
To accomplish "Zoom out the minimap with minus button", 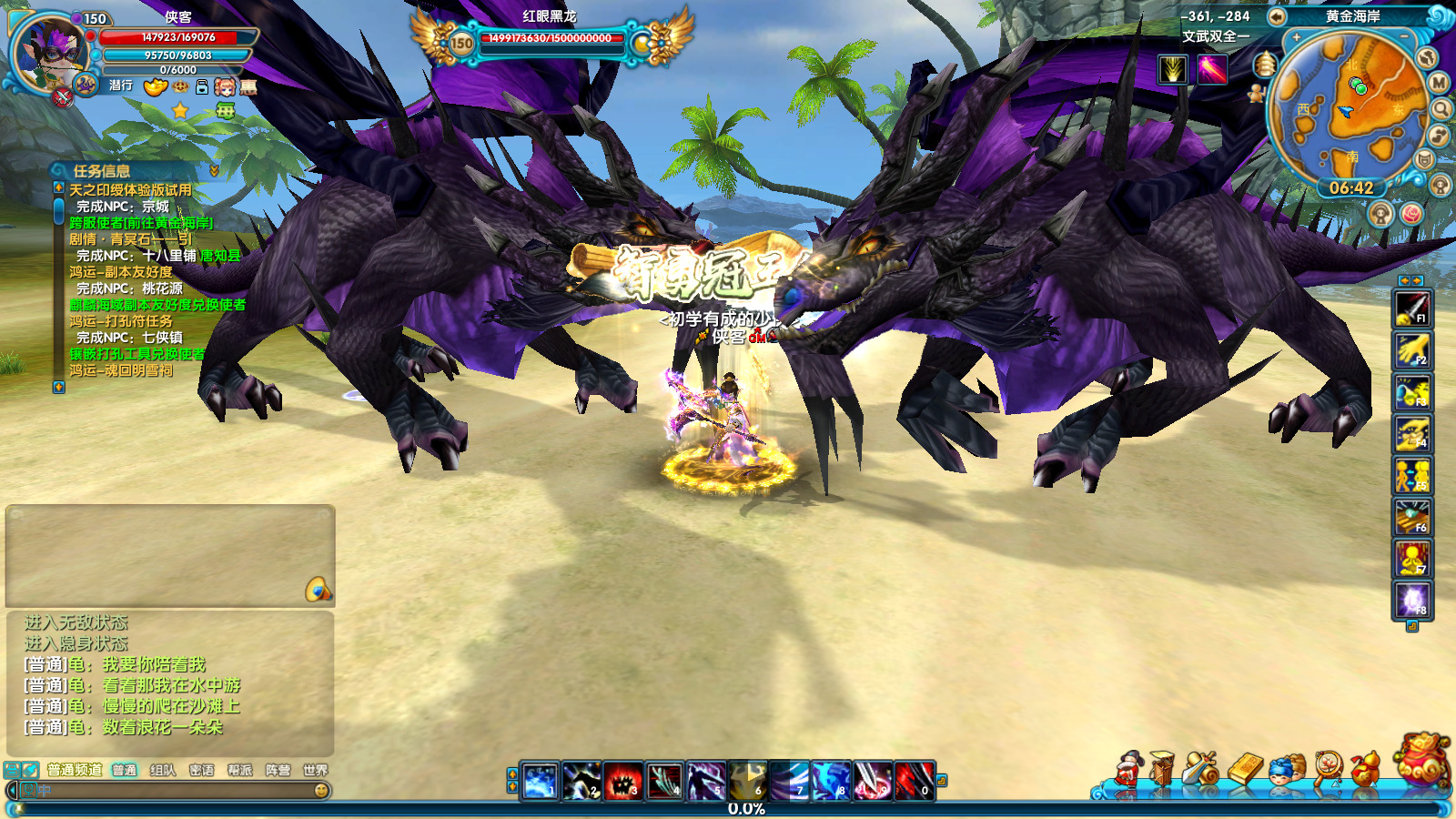I will click(x=1404, y=36).
